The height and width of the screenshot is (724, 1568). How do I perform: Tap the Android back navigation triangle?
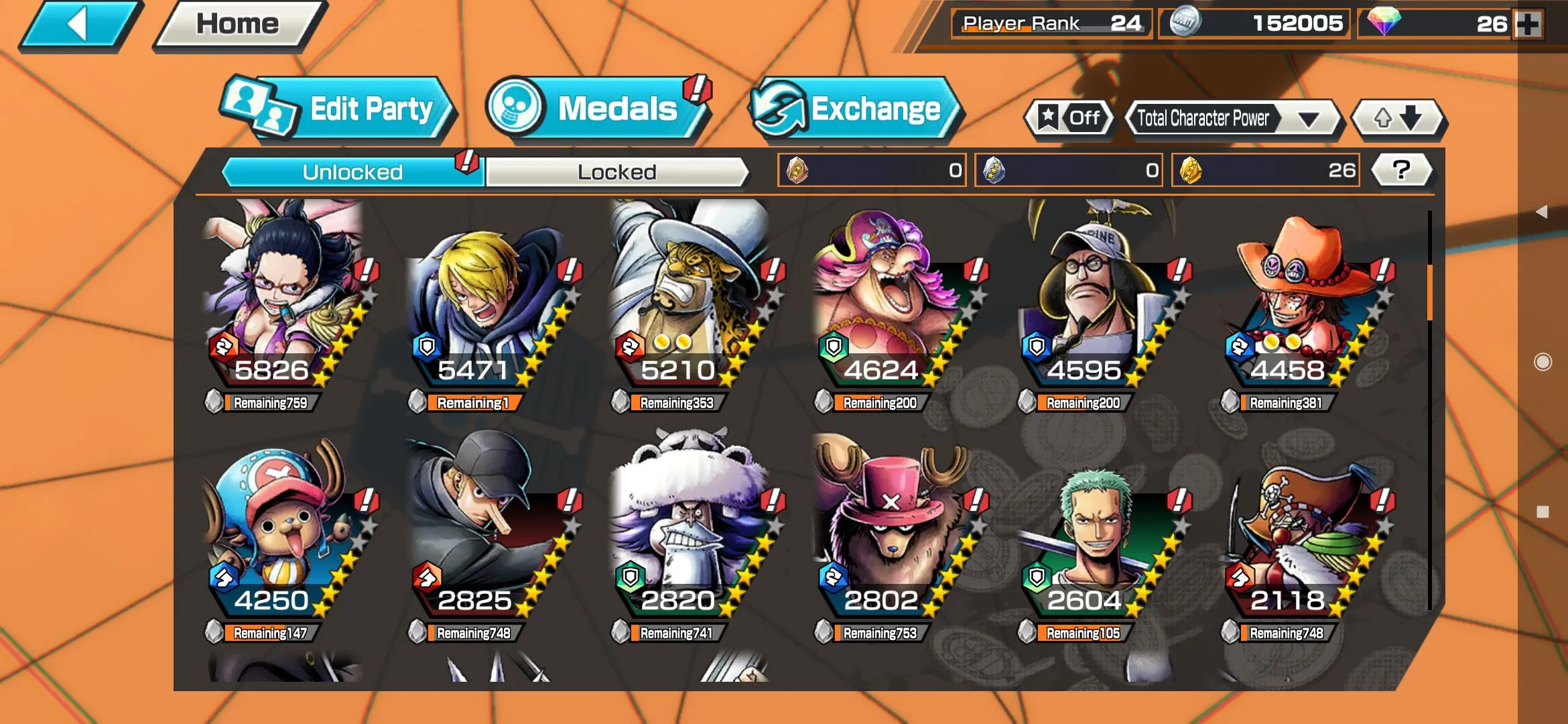[1542, 212]
